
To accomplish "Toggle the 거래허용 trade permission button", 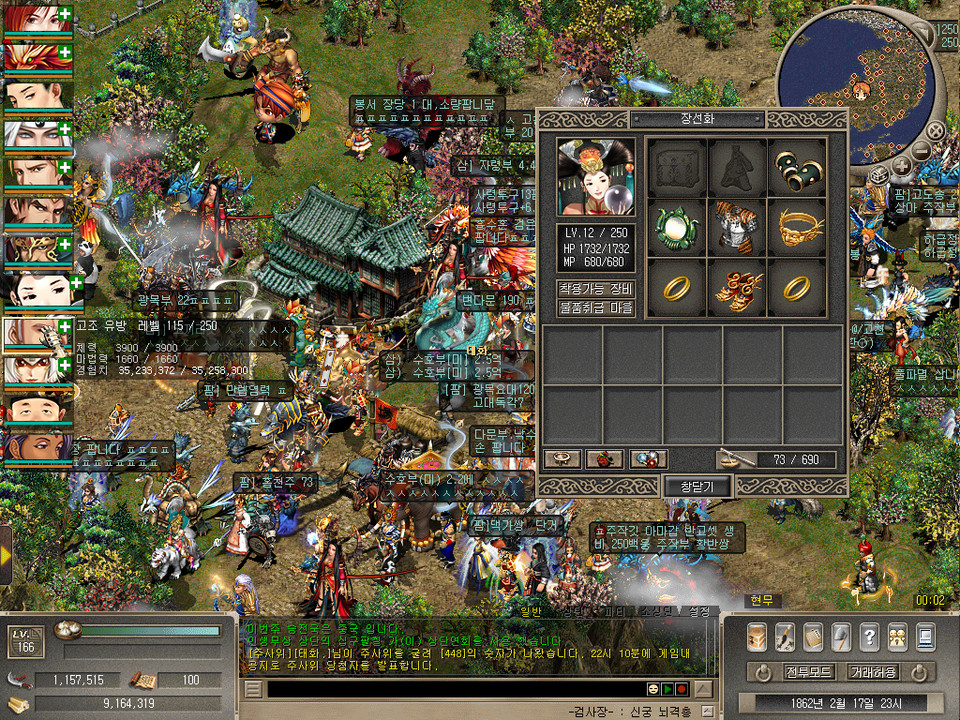I will [873, 671].
